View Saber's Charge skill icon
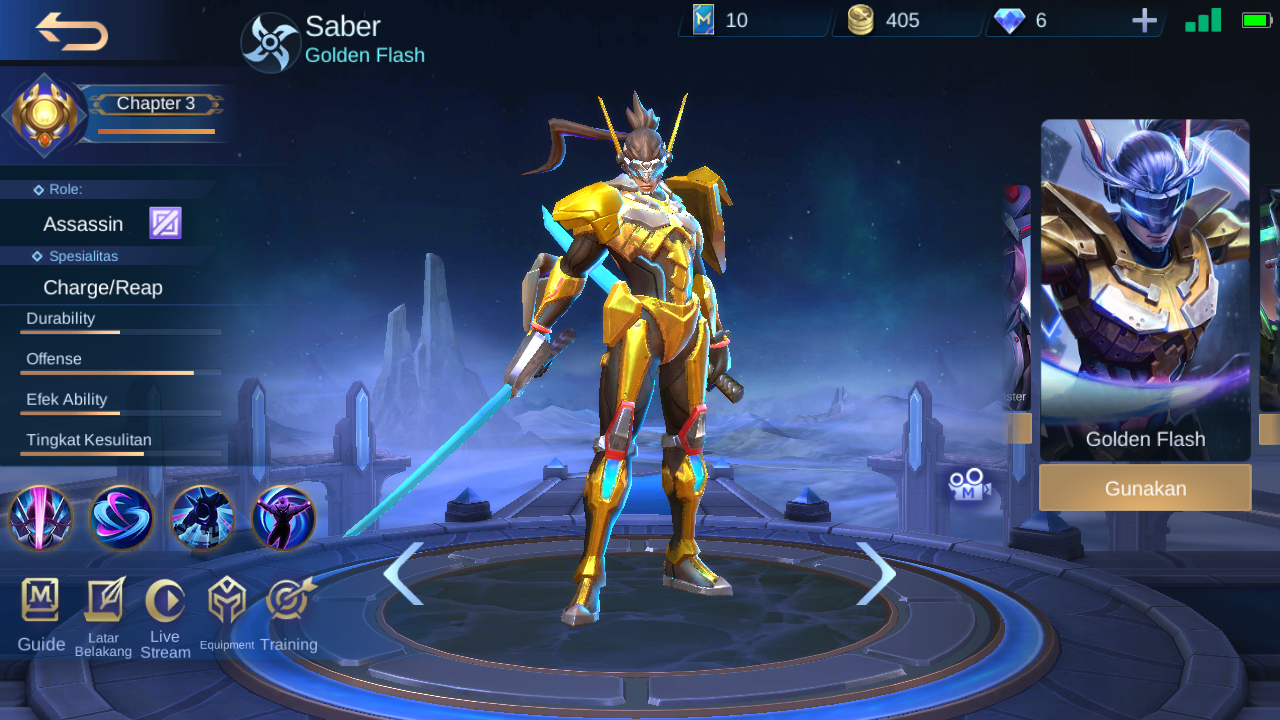1280x720 pixels. (x=203, y=519)
